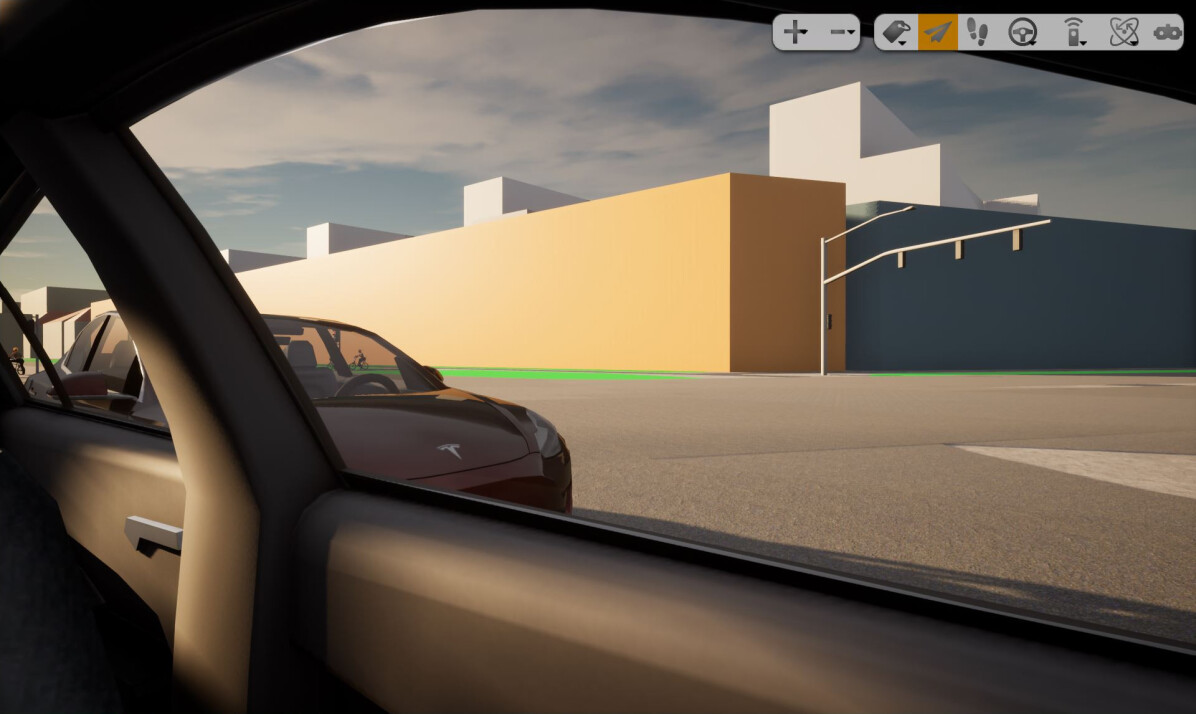The width and height of the screenshot is (1196, 714).
Task: Select the paper plane fly mode
Action: 937,32
